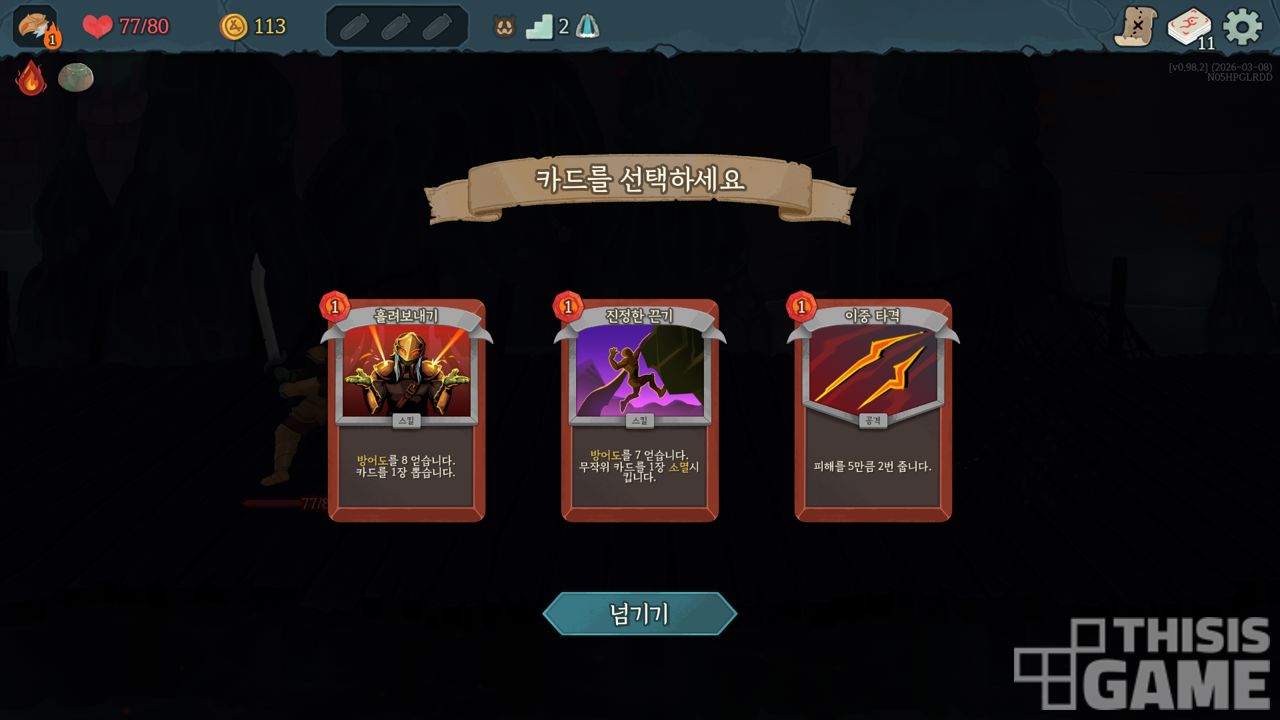1280x720 pixels.
Task: Click the character portrait icon
Action: [35, 27]
